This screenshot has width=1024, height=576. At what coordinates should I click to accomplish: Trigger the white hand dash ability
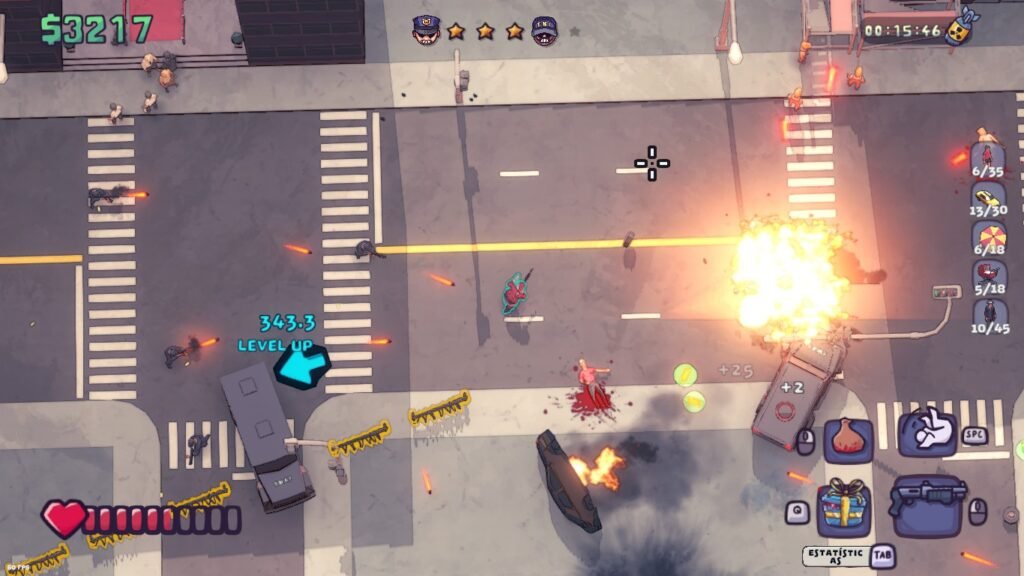coord(926,430)
